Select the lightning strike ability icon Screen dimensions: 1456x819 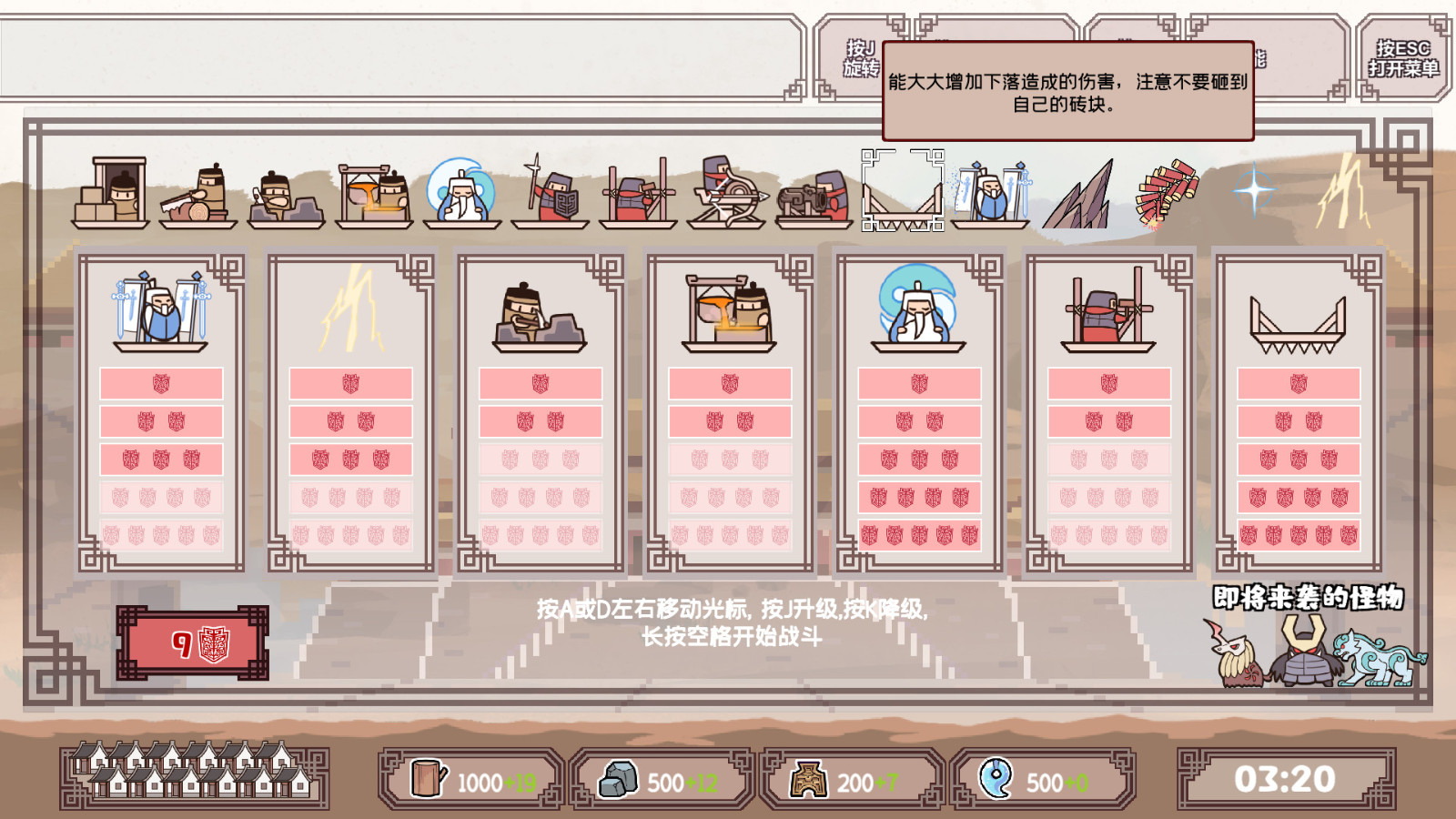click(1342, 191)
